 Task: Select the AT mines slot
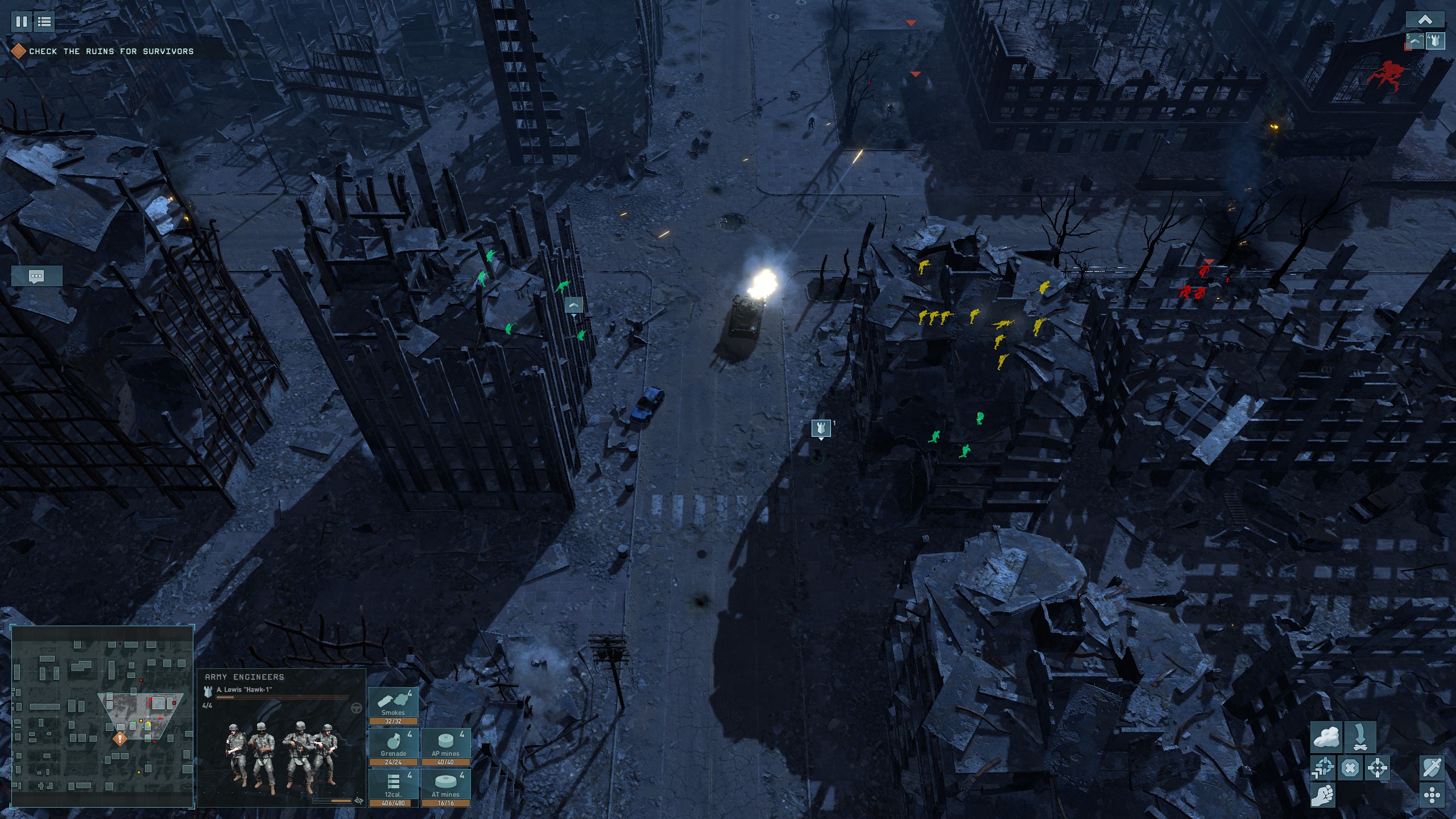[446, 788]
